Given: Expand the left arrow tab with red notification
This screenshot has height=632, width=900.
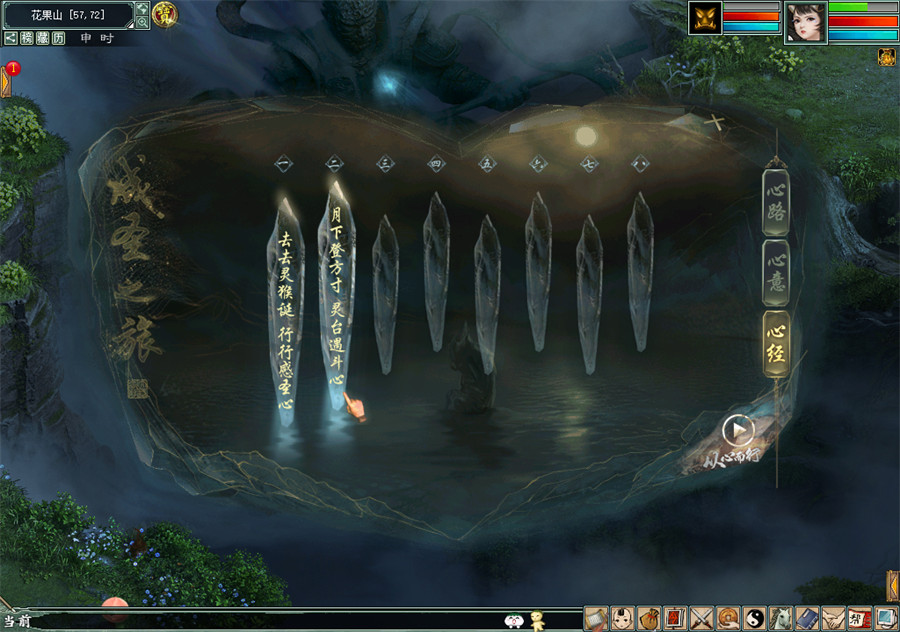Looking at the screenshot, I should (x=6, y=80).
